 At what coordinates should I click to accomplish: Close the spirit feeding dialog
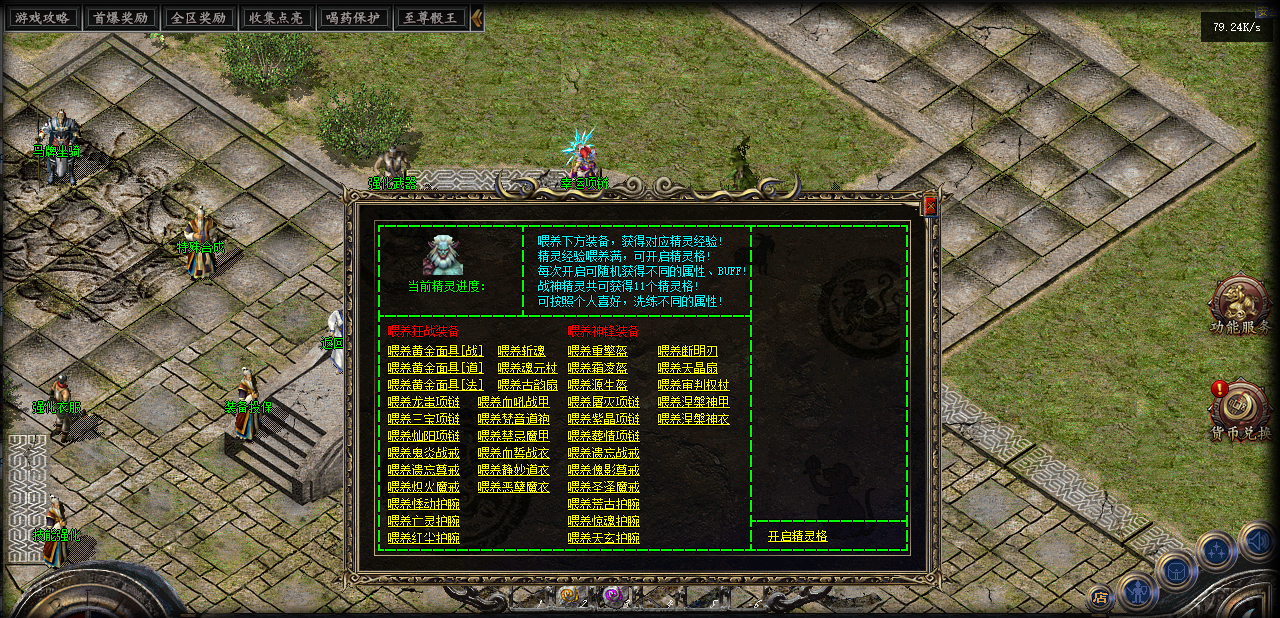930,206
